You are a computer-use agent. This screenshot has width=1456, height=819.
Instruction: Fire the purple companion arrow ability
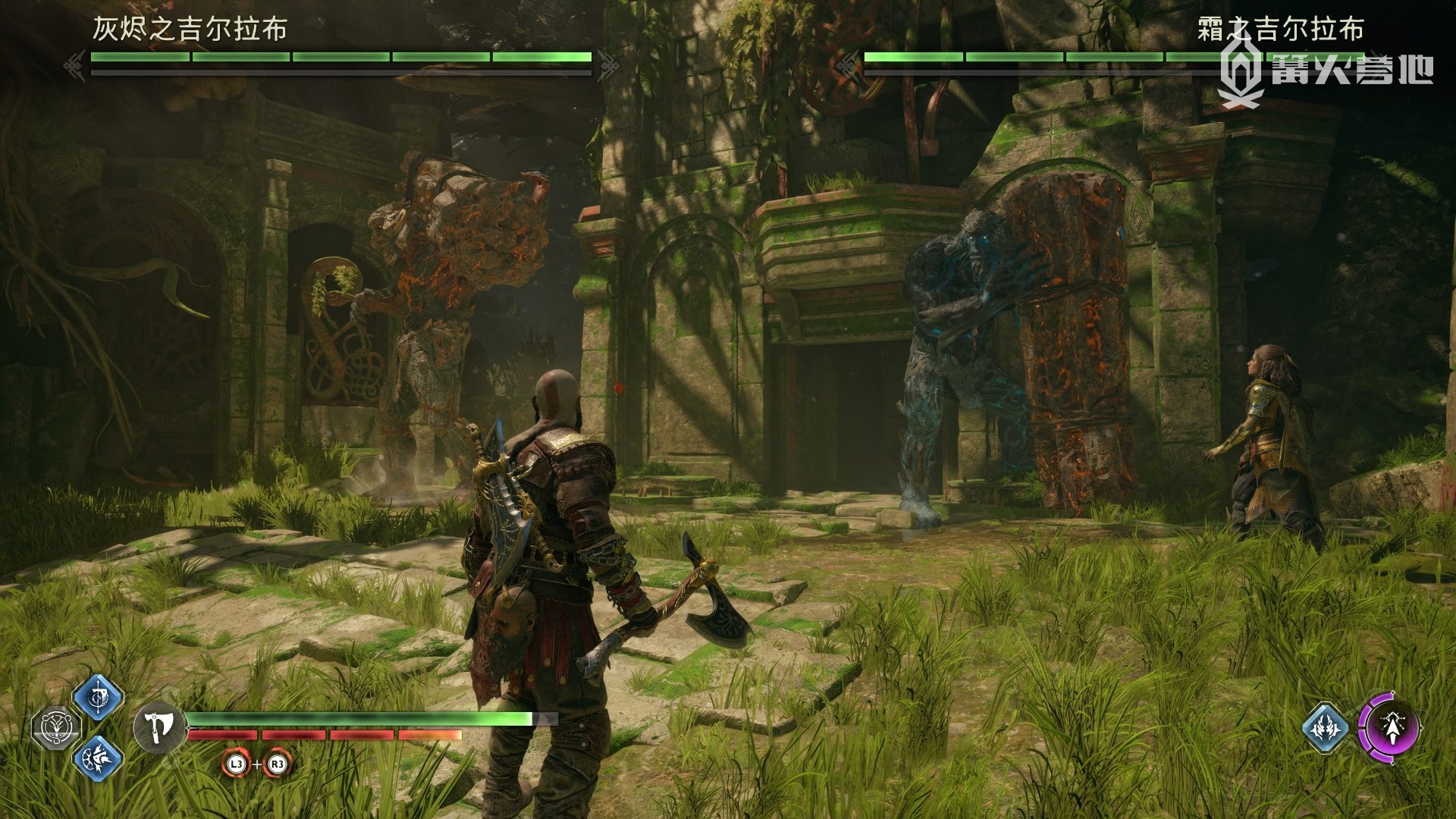[1391, 726]
